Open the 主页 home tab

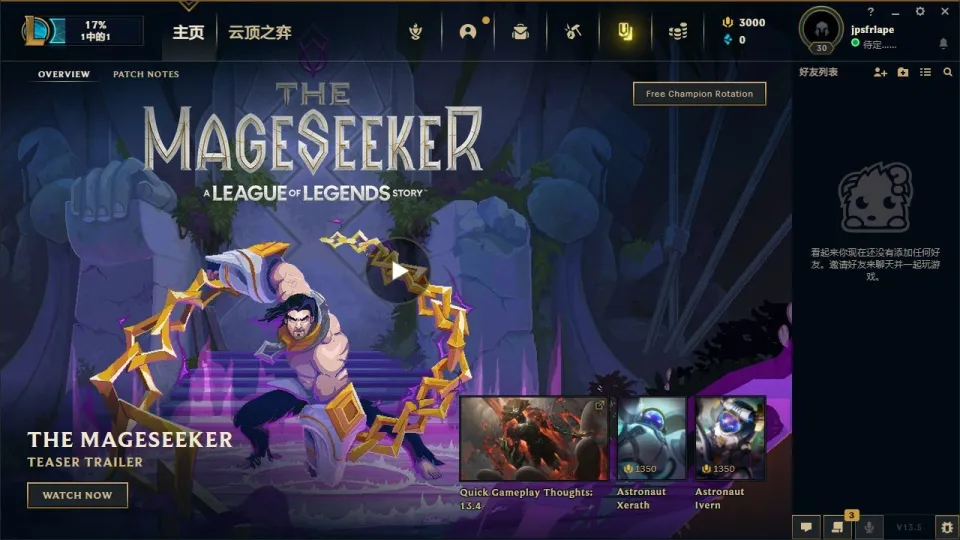188,32
